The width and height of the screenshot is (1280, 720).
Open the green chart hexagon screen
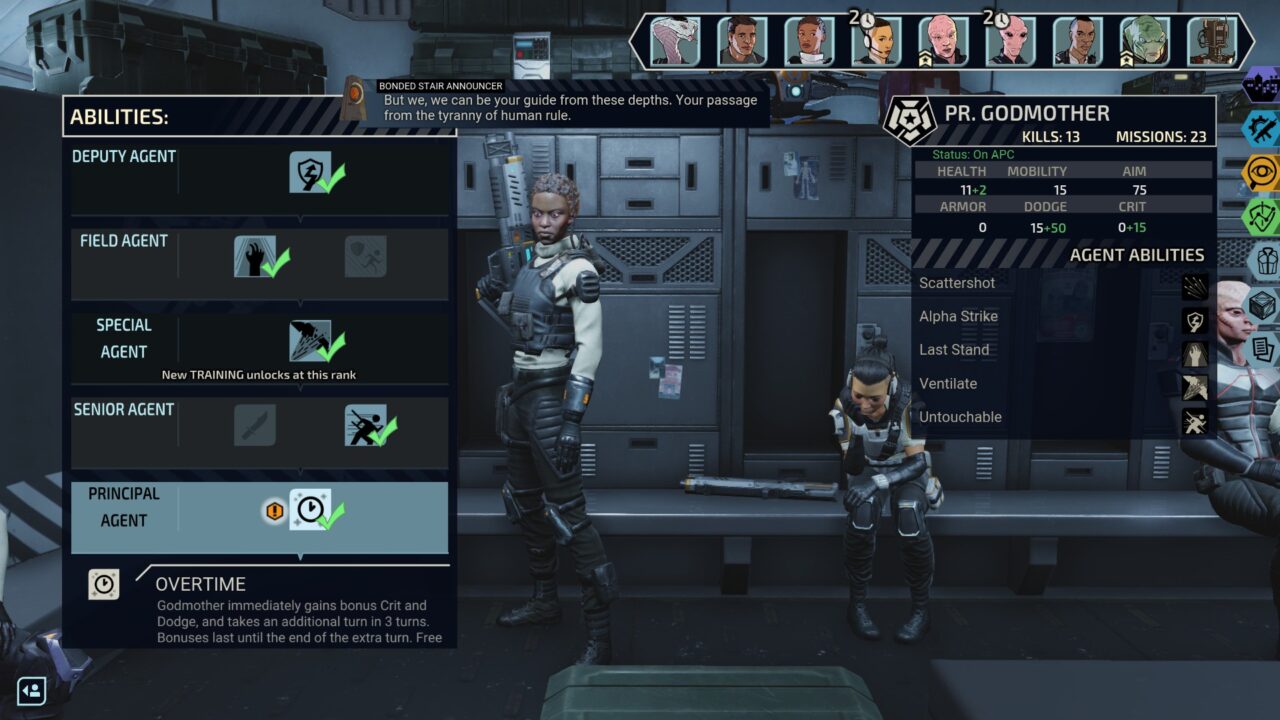point(1262,216)
